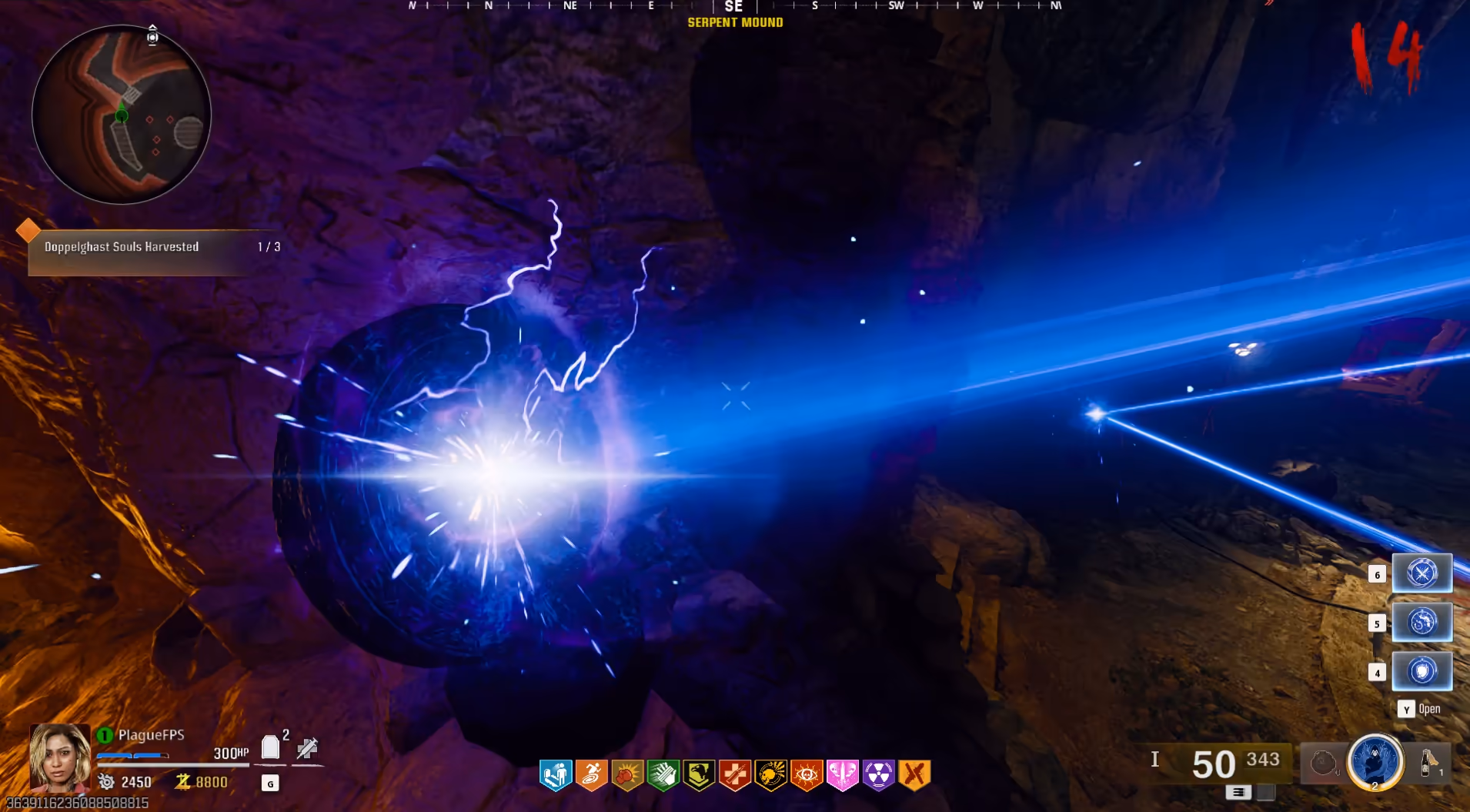1470x812 pixels.
Task: Activate the hooded figure field upgrade
Action: [x=1375, y=761]
